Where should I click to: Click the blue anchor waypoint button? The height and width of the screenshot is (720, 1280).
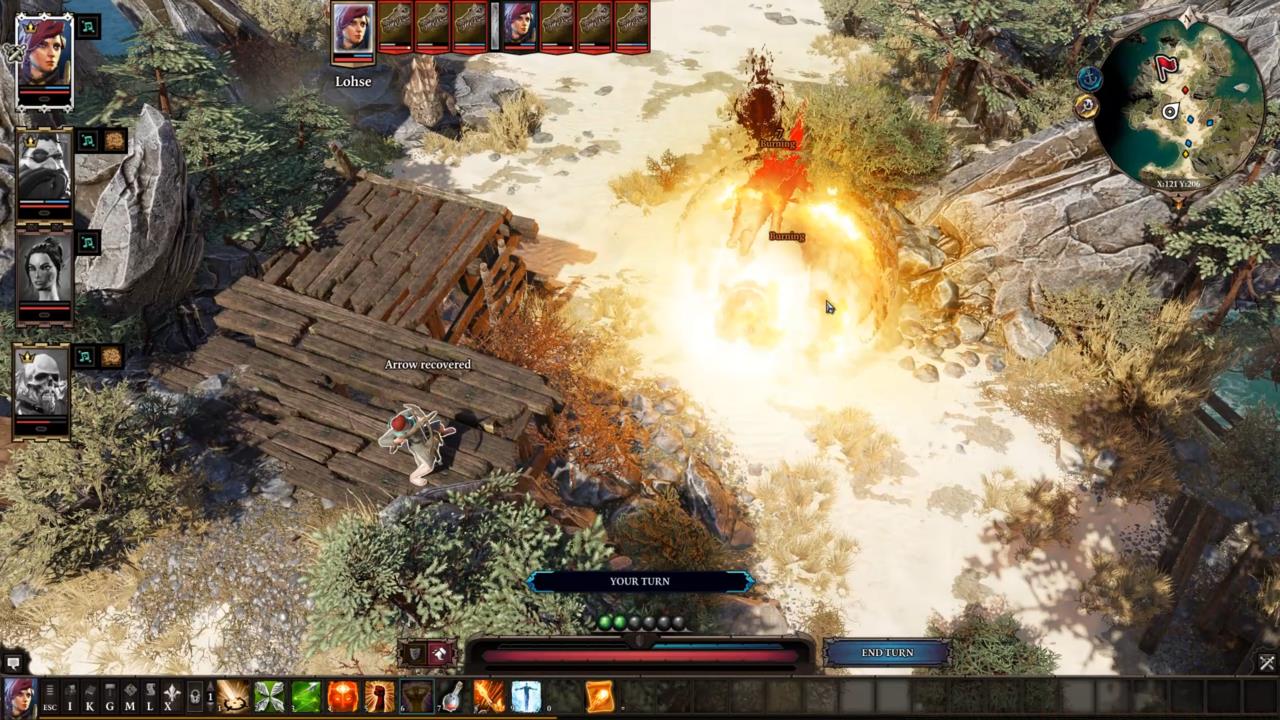point(1089,78)
